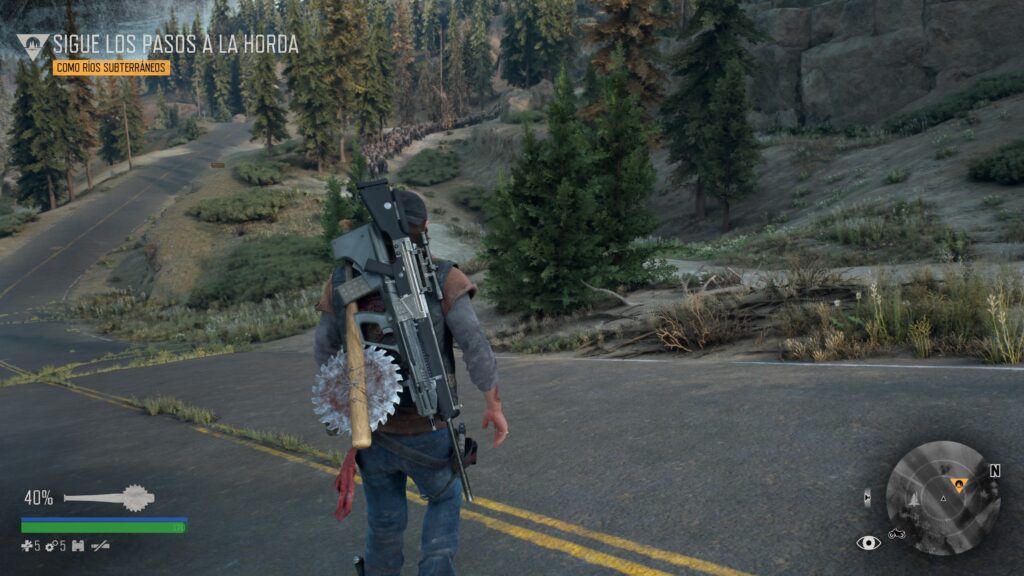Viewport: 1024px width, 576px height.
Task: Click the motorcycle icon beside the minimap
Action: point(897,535)
